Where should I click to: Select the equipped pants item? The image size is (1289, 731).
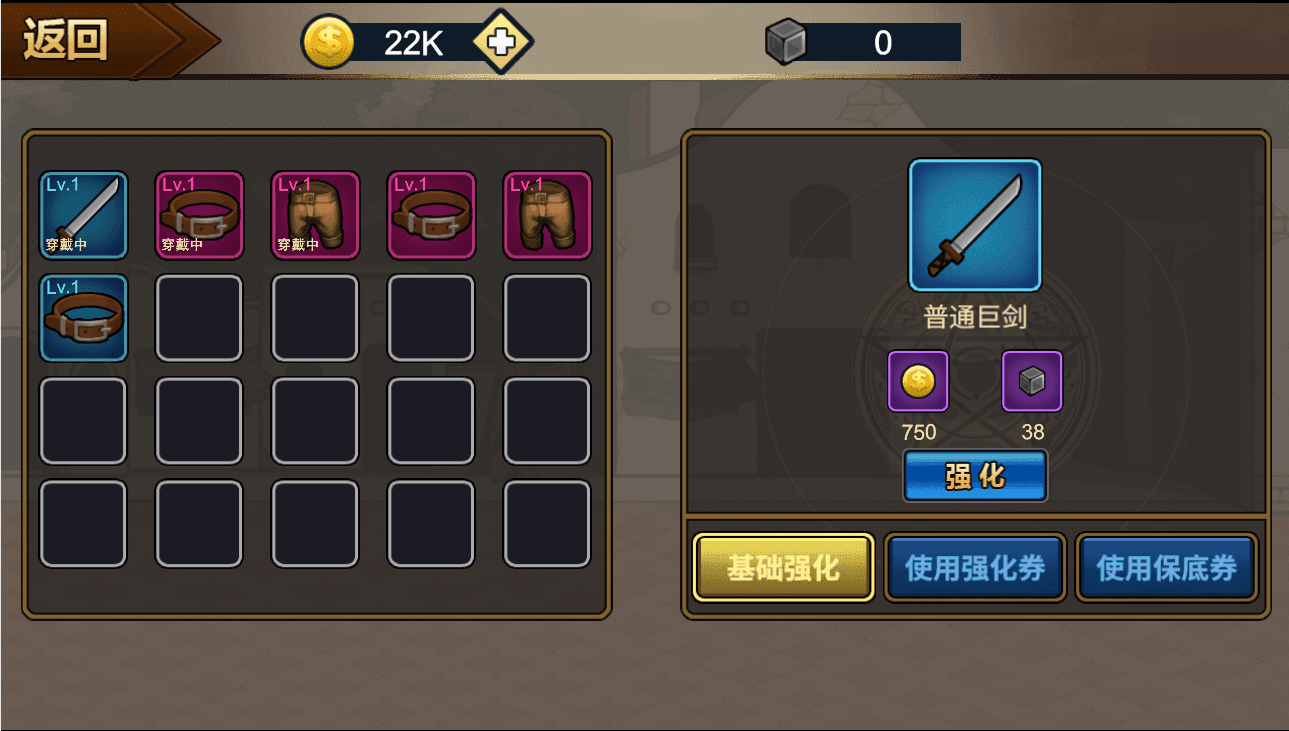315,215
